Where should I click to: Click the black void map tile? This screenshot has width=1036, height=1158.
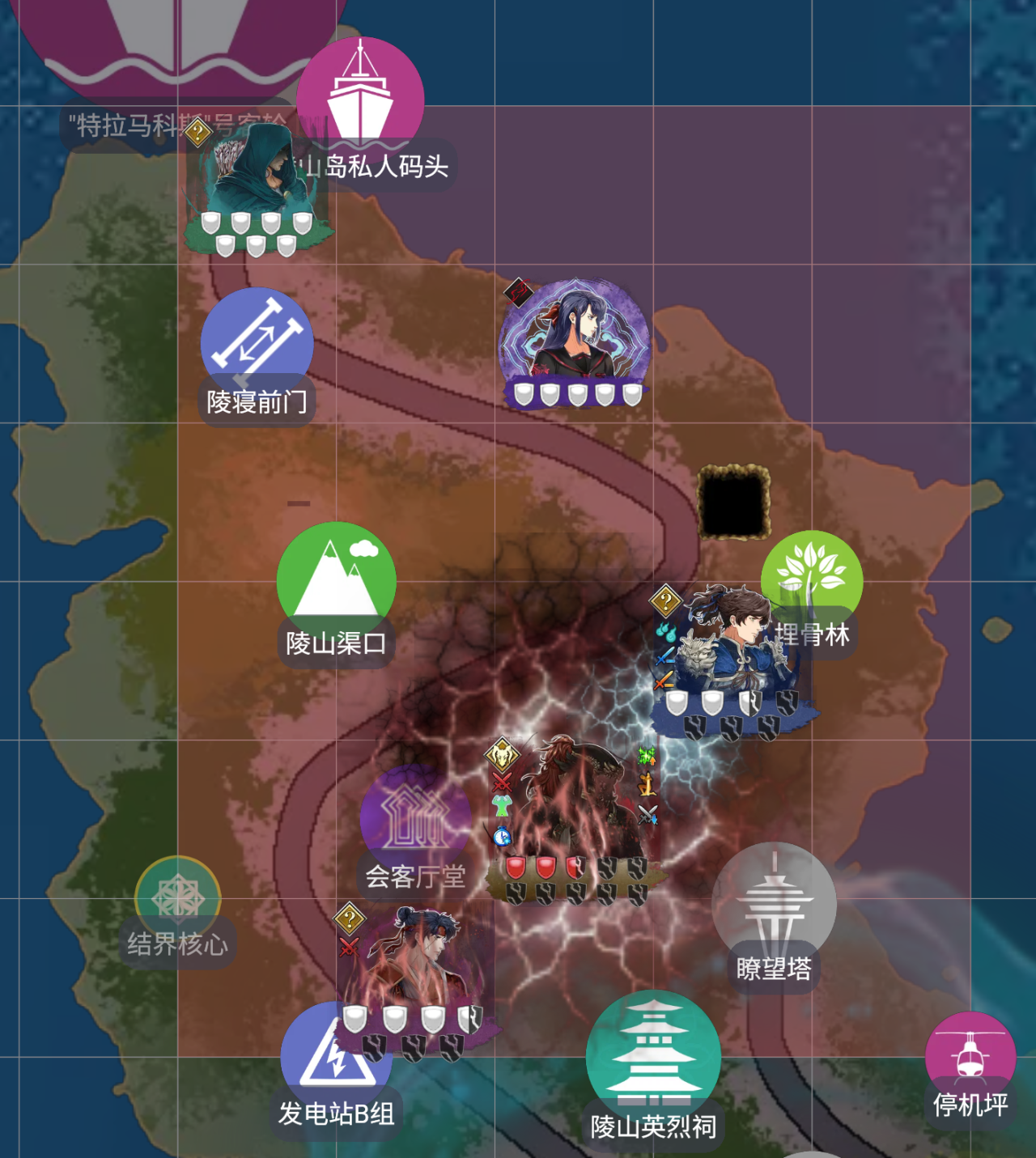[733, 503]
